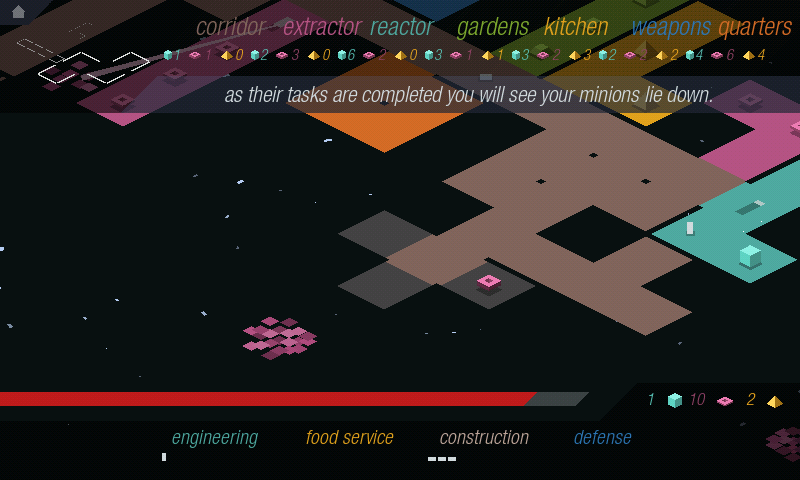
Task: Pick the gardens room type
Action: pyautogui.click(x=492, y=27)
